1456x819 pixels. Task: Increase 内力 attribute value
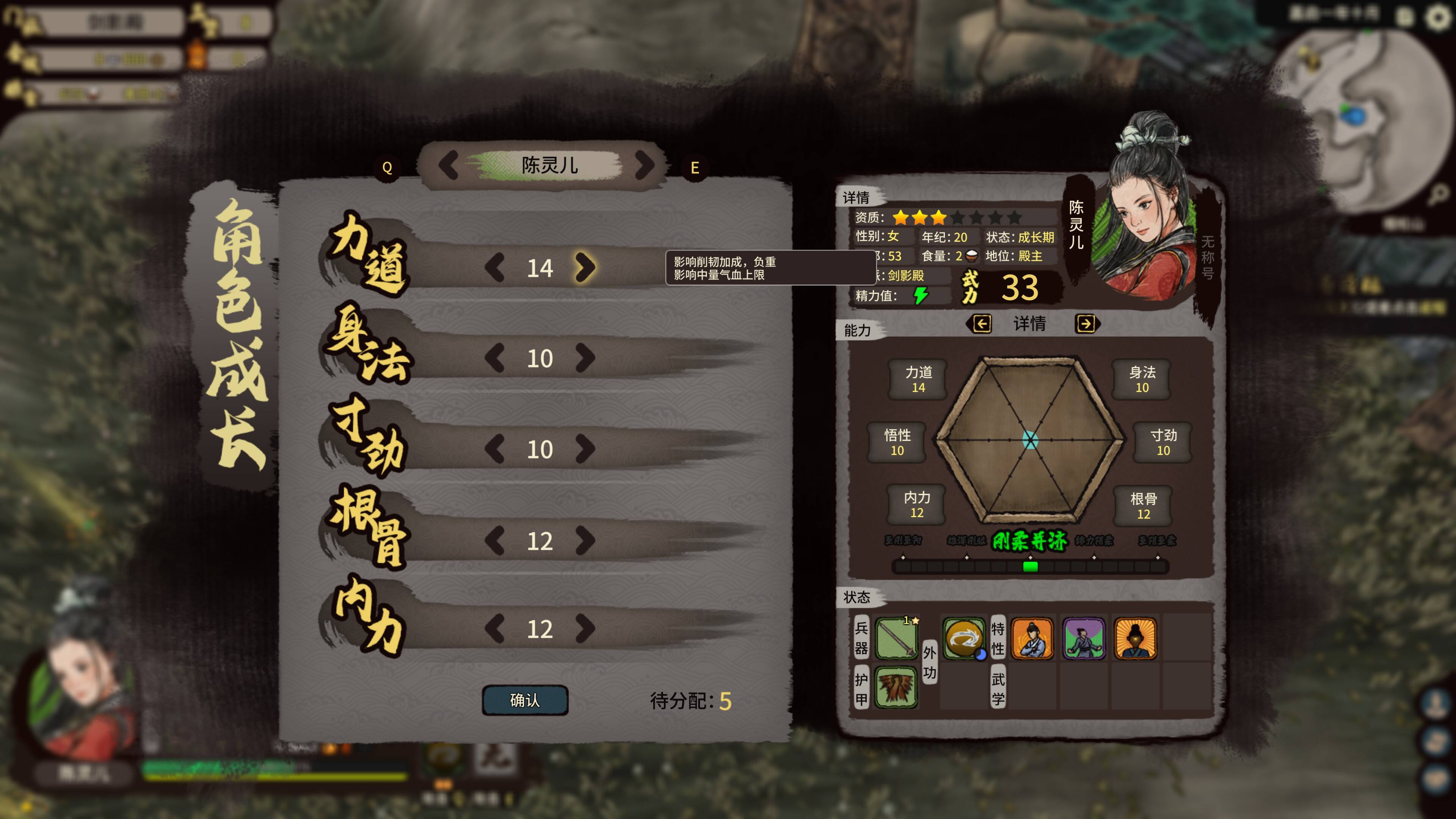coord(585,629)
